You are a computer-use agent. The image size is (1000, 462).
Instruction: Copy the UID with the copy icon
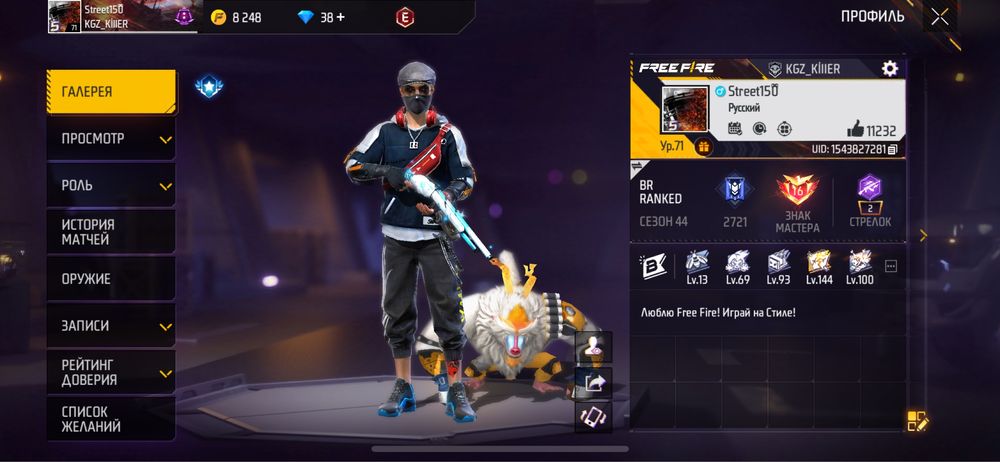coord(892,149)
